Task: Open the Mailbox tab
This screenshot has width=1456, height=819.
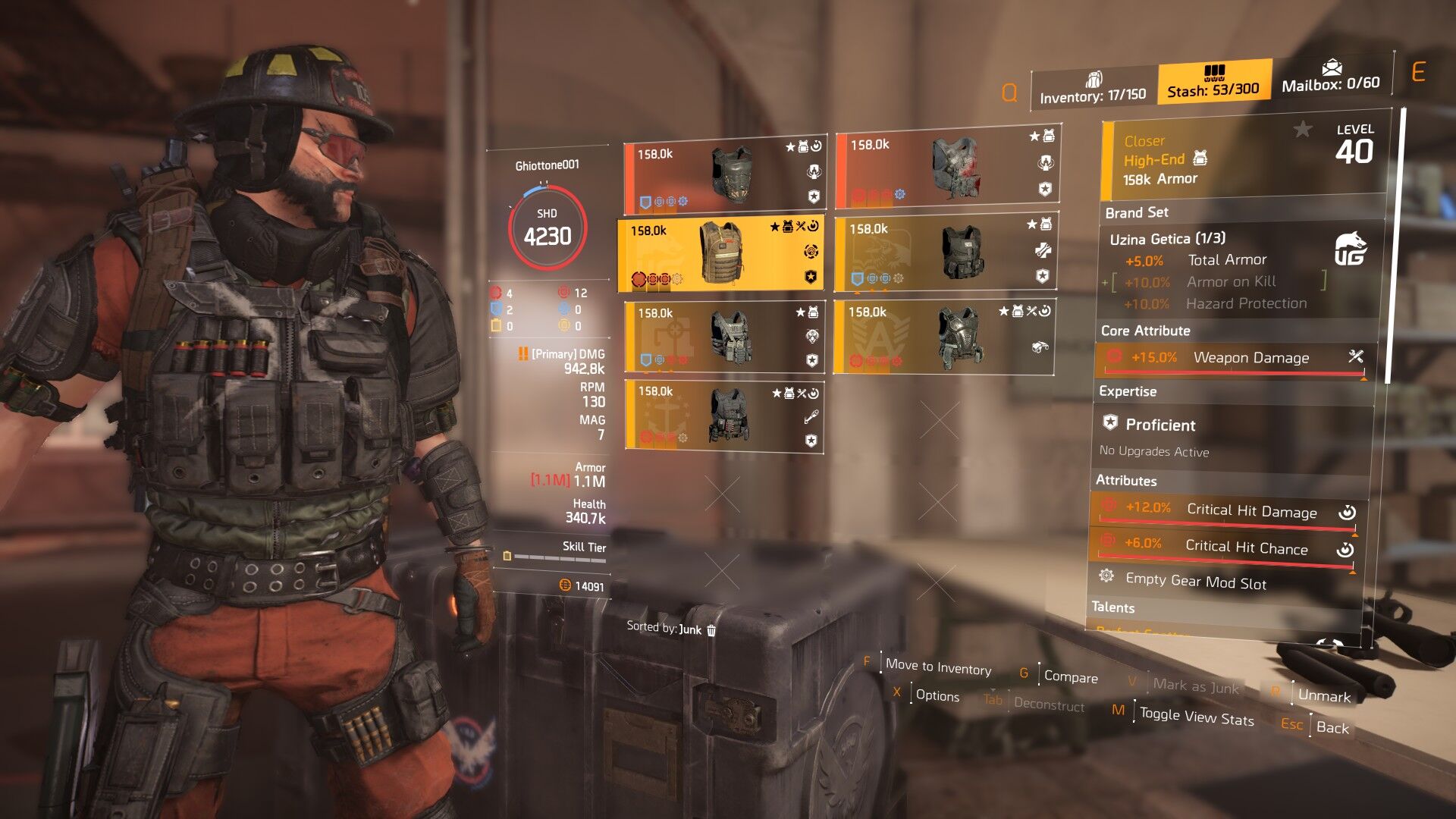Action: click(1330, 78)
